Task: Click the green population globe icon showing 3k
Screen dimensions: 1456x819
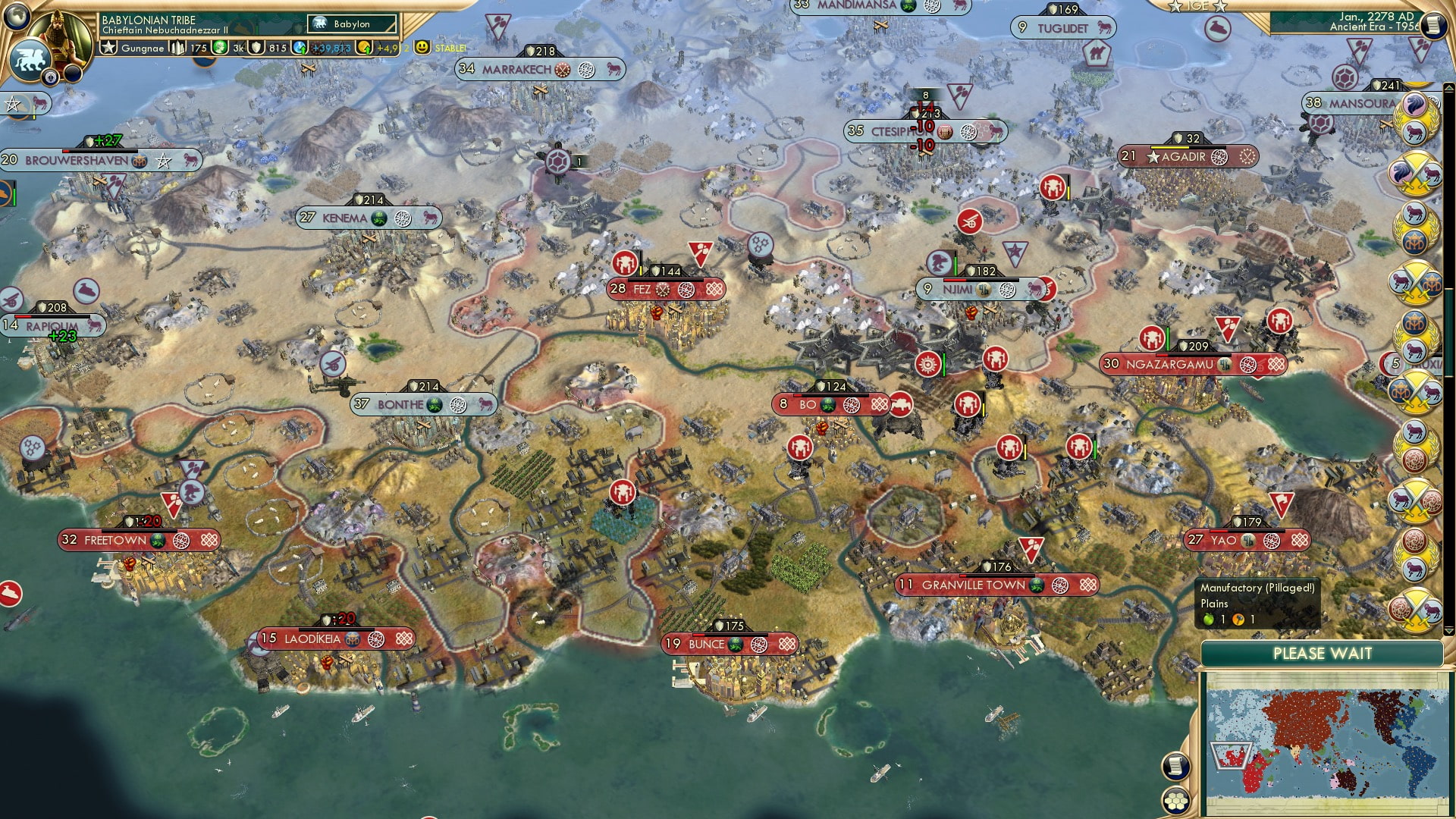Action: click(219, 47)
